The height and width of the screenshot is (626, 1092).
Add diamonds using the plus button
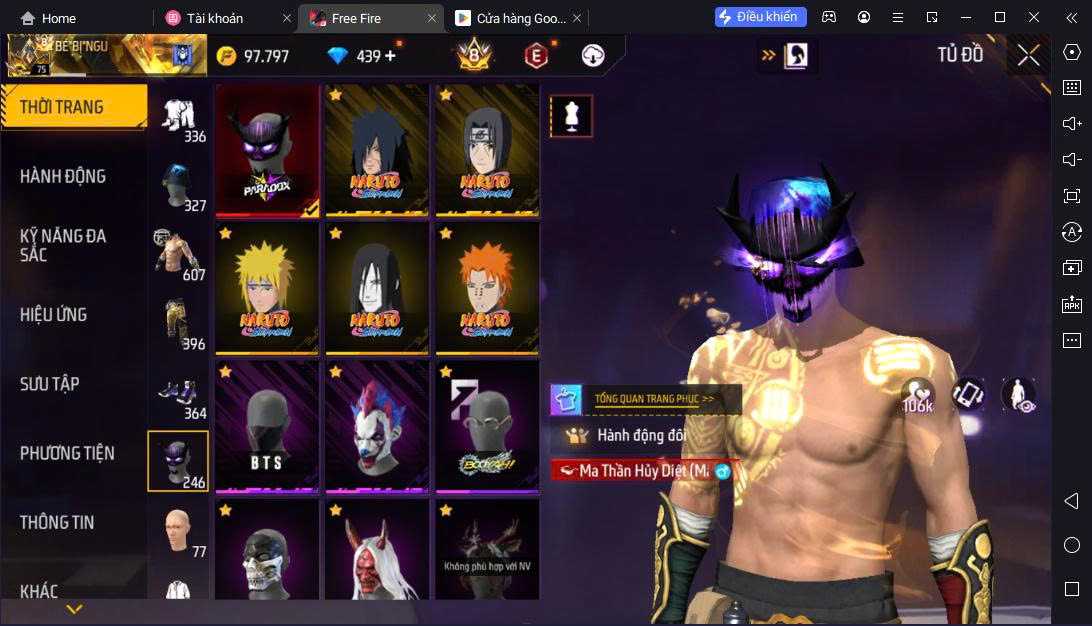point(390,56)
